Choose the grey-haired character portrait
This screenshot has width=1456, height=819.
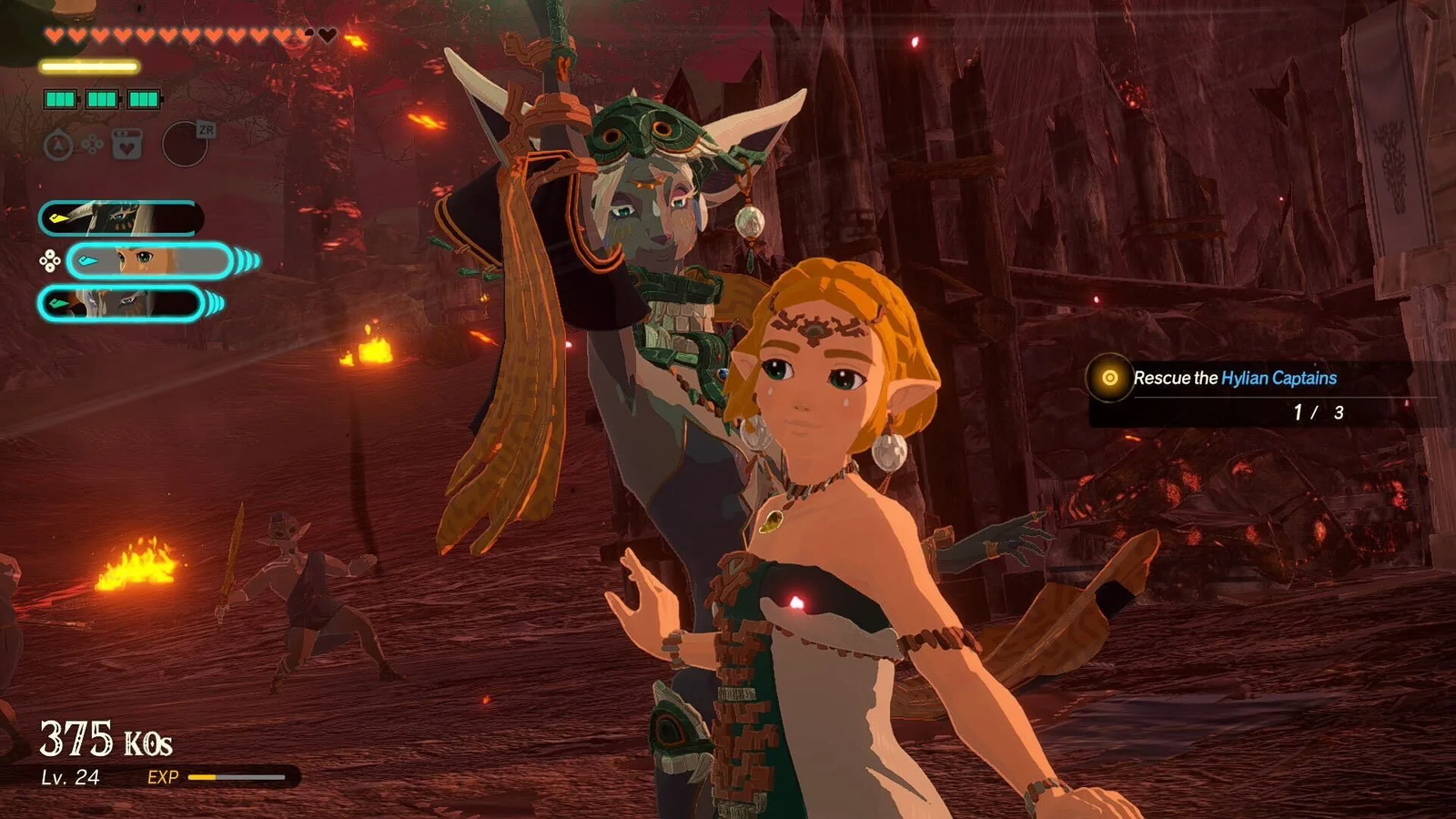[120, 303]
